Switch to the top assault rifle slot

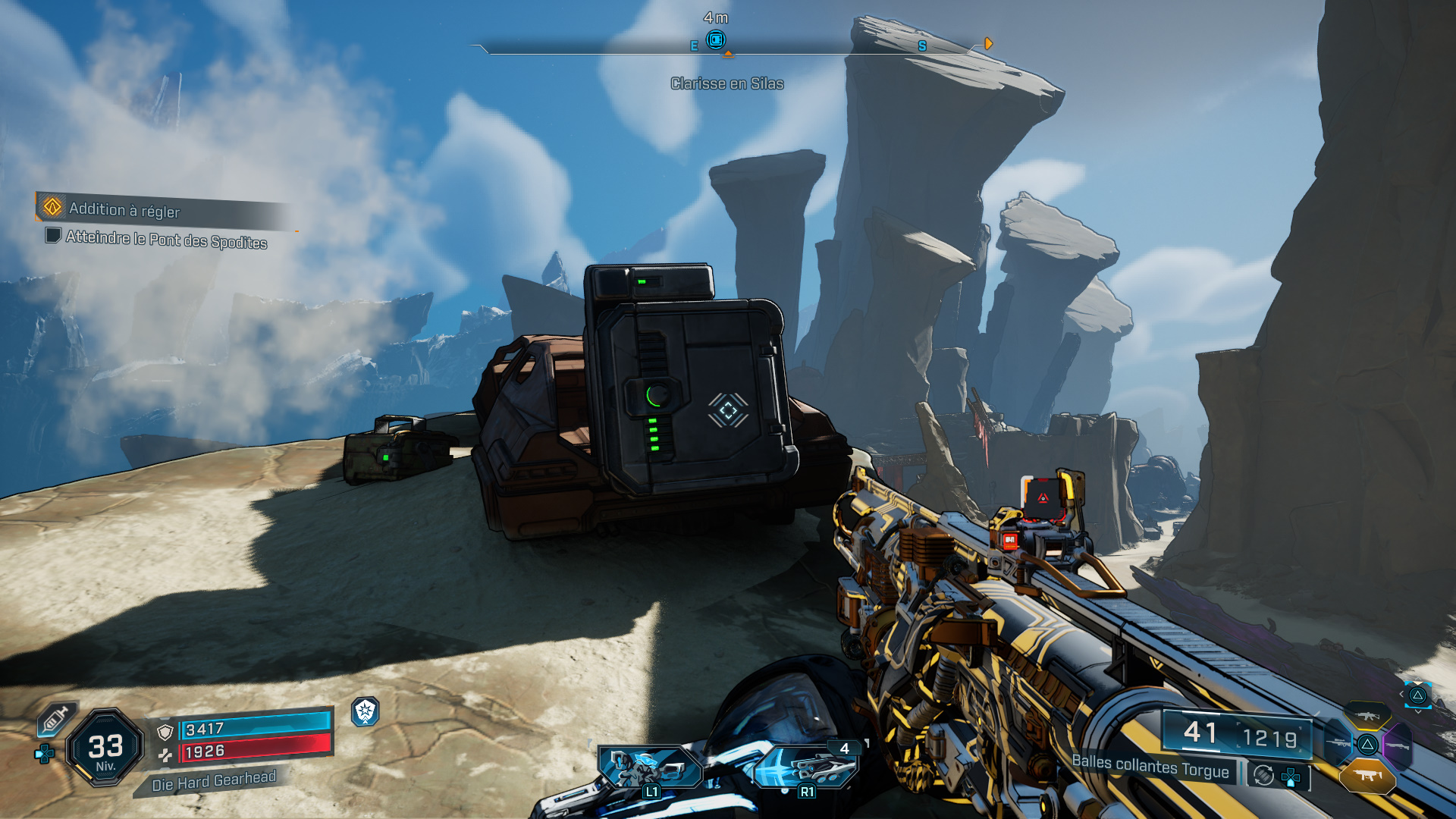click(x=1367, y=716)
